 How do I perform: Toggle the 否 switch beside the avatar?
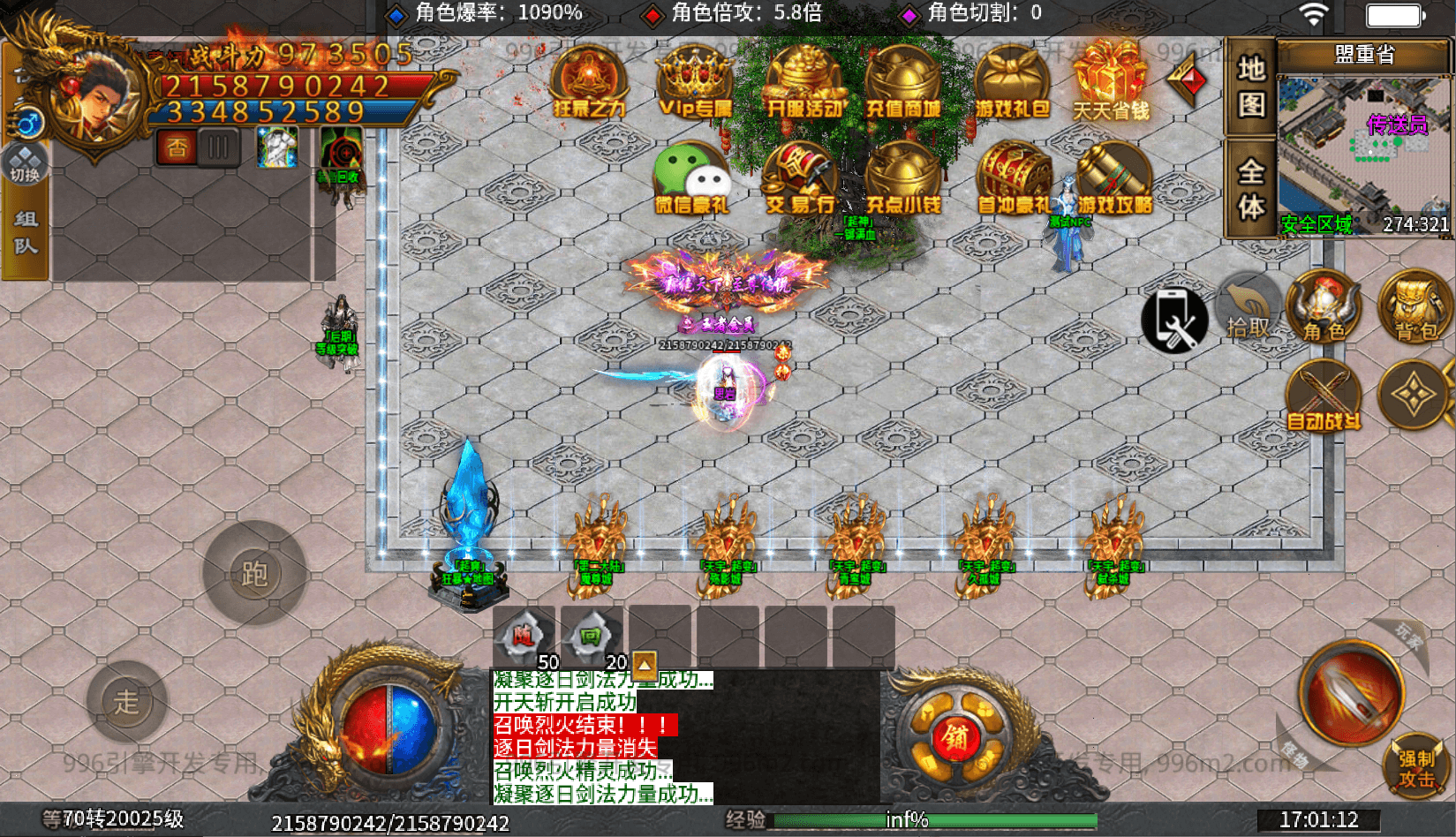tap(175, 147)
